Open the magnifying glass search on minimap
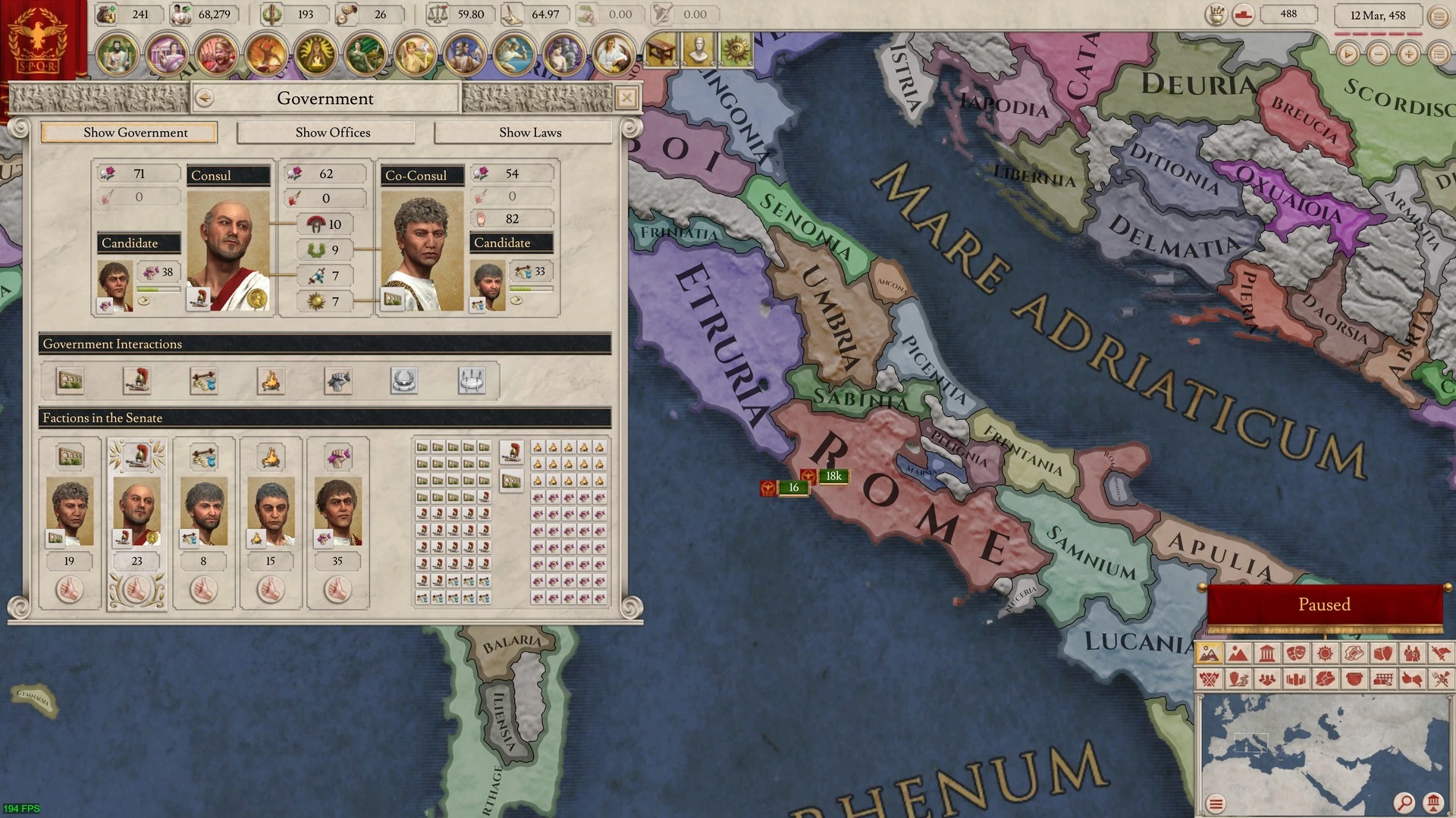 (1404, 802)
